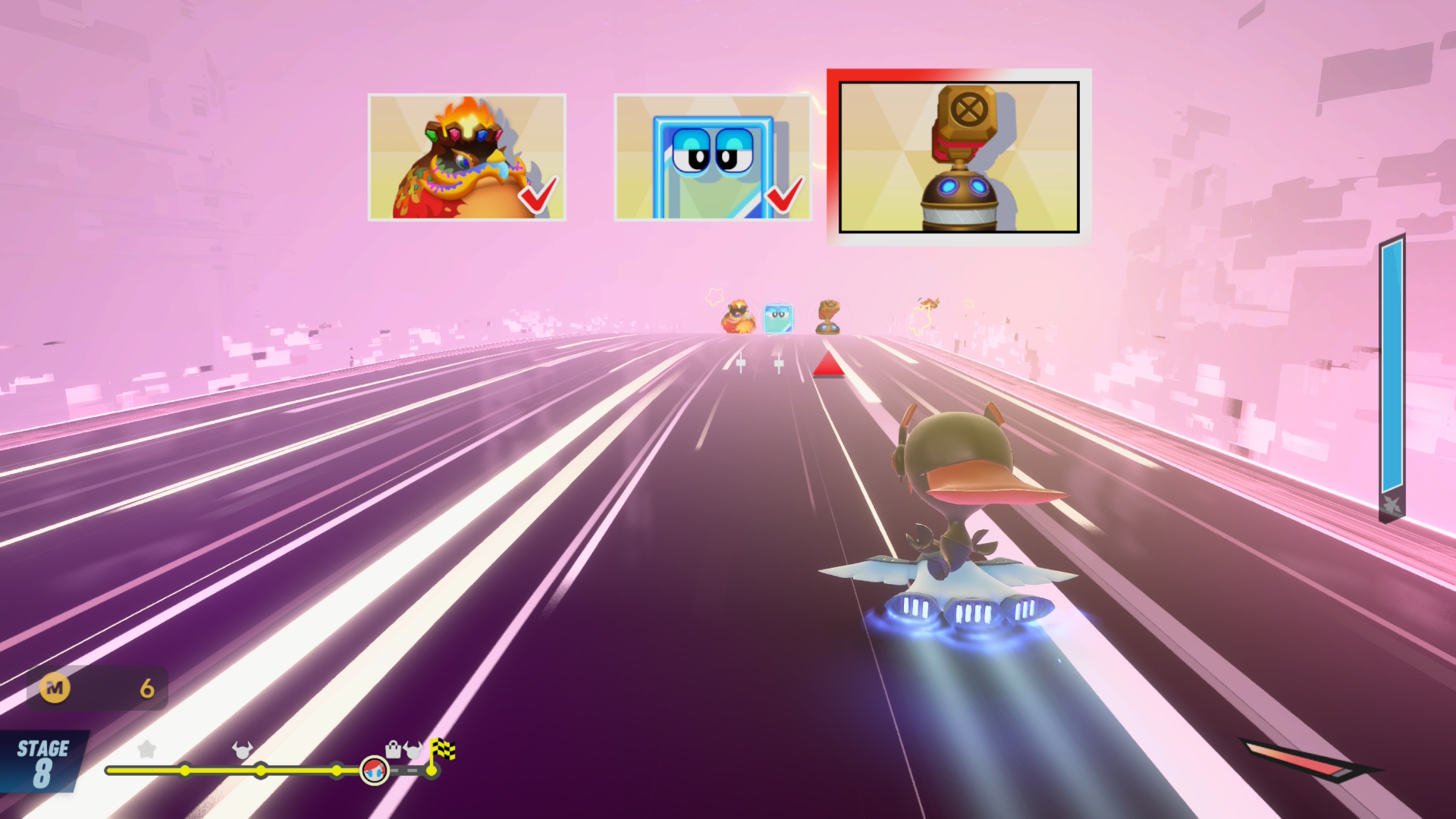Choose the blue block face panel
1456x819 pixels.
coord(711,157)
